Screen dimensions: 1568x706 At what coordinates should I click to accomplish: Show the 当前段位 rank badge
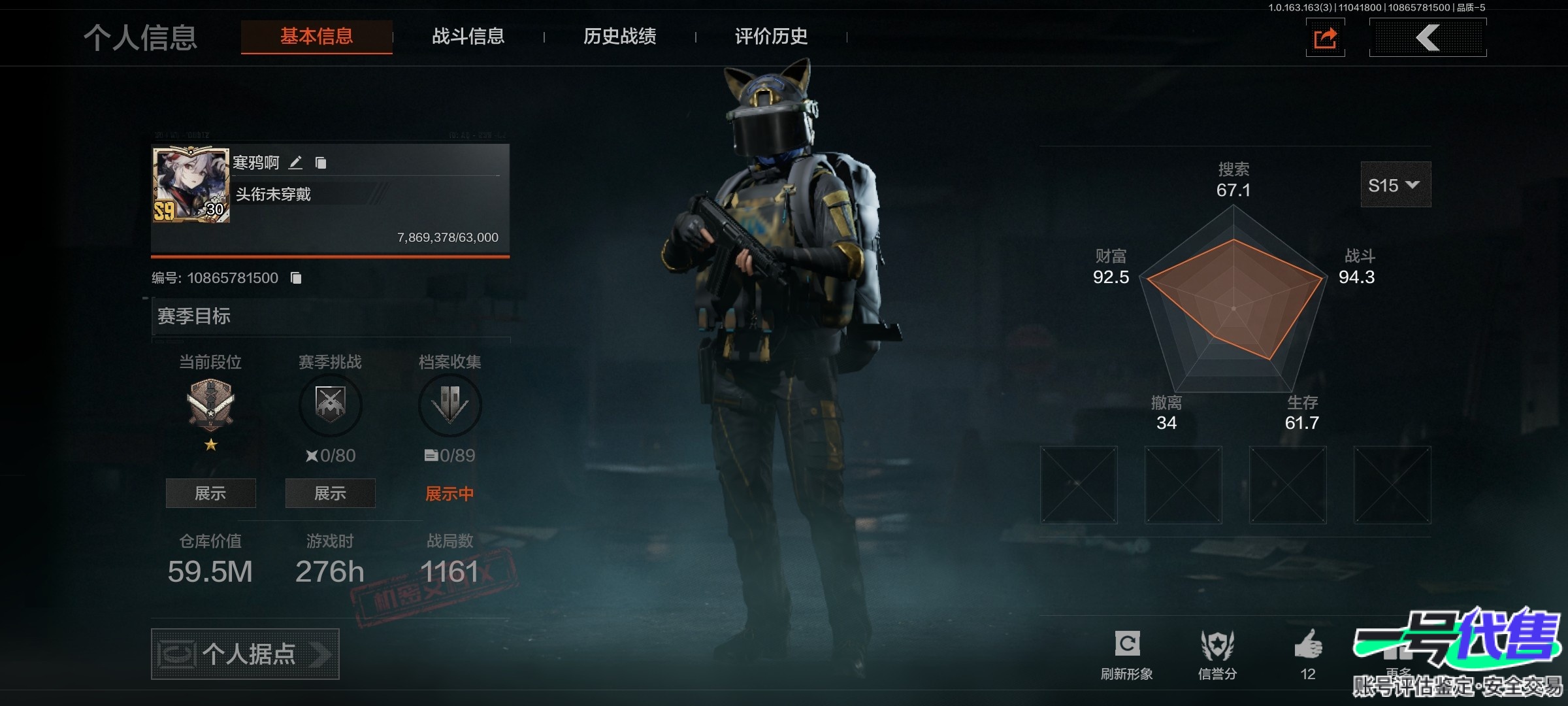click(x=210, y=494)
